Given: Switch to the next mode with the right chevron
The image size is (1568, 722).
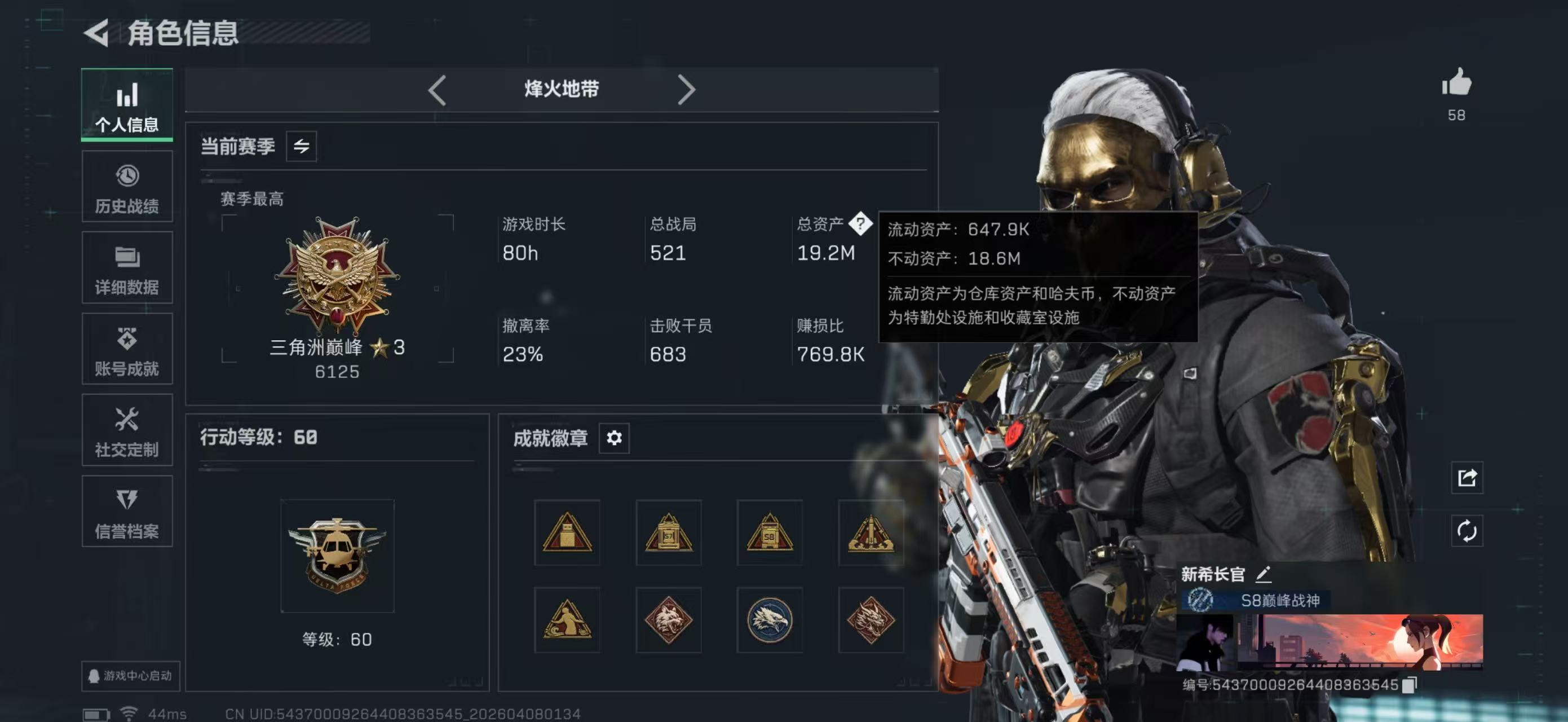Looking at the screenshot, I should tap(687, 90).
